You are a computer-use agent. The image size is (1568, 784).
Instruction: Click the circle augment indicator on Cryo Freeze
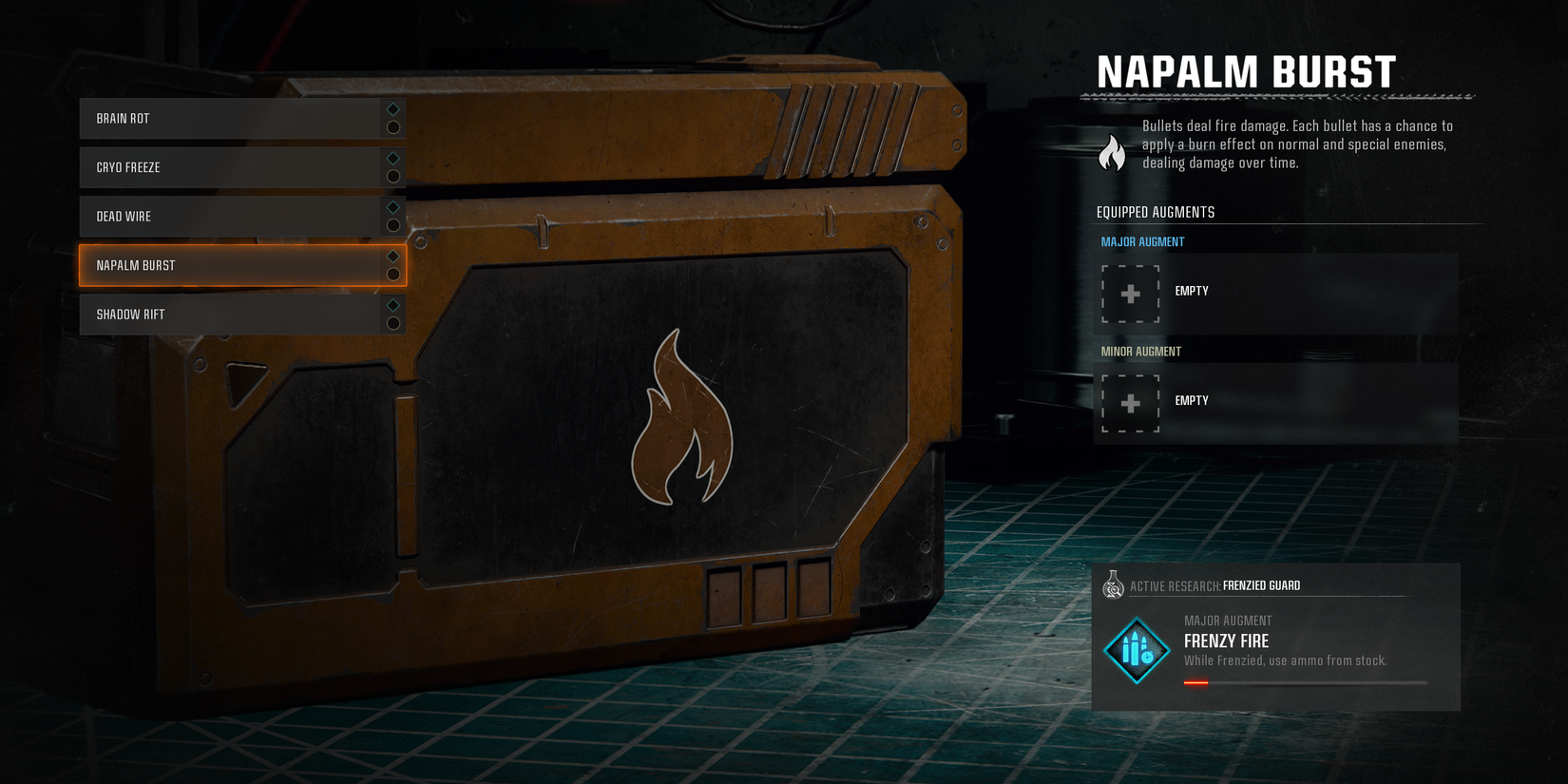tap(392, 176)
